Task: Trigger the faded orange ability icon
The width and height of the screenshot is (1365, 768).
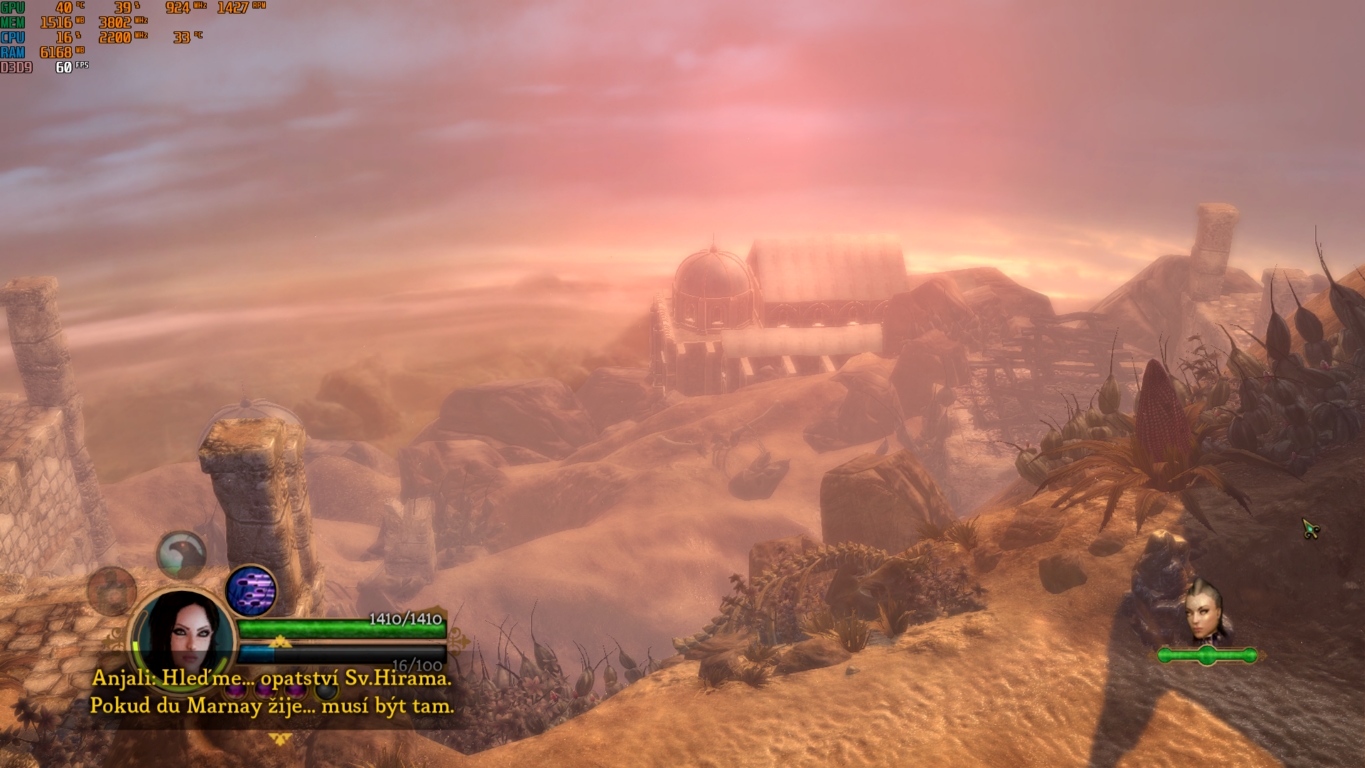Action: coord(111,590)
